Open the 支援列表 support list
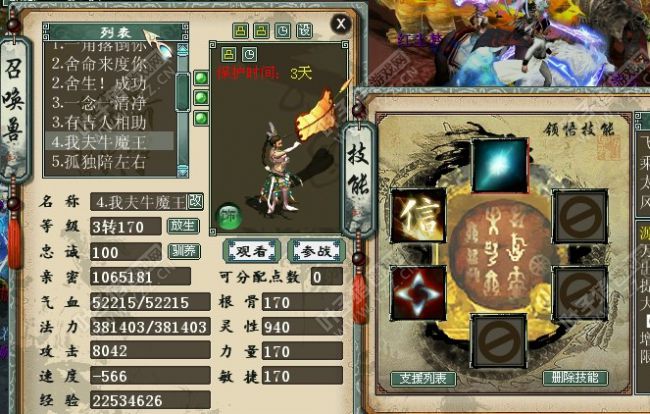Viewport: 650px width, 414px height. click(424, 378)
